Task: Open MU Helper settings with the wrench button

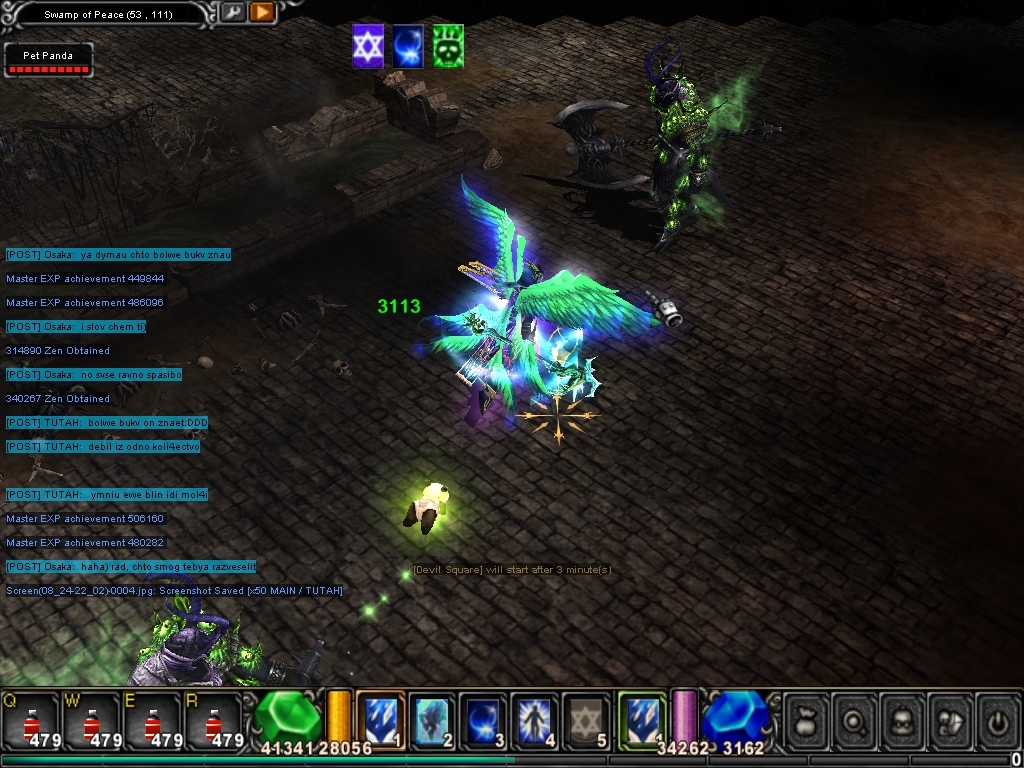Action: point(233,13)
